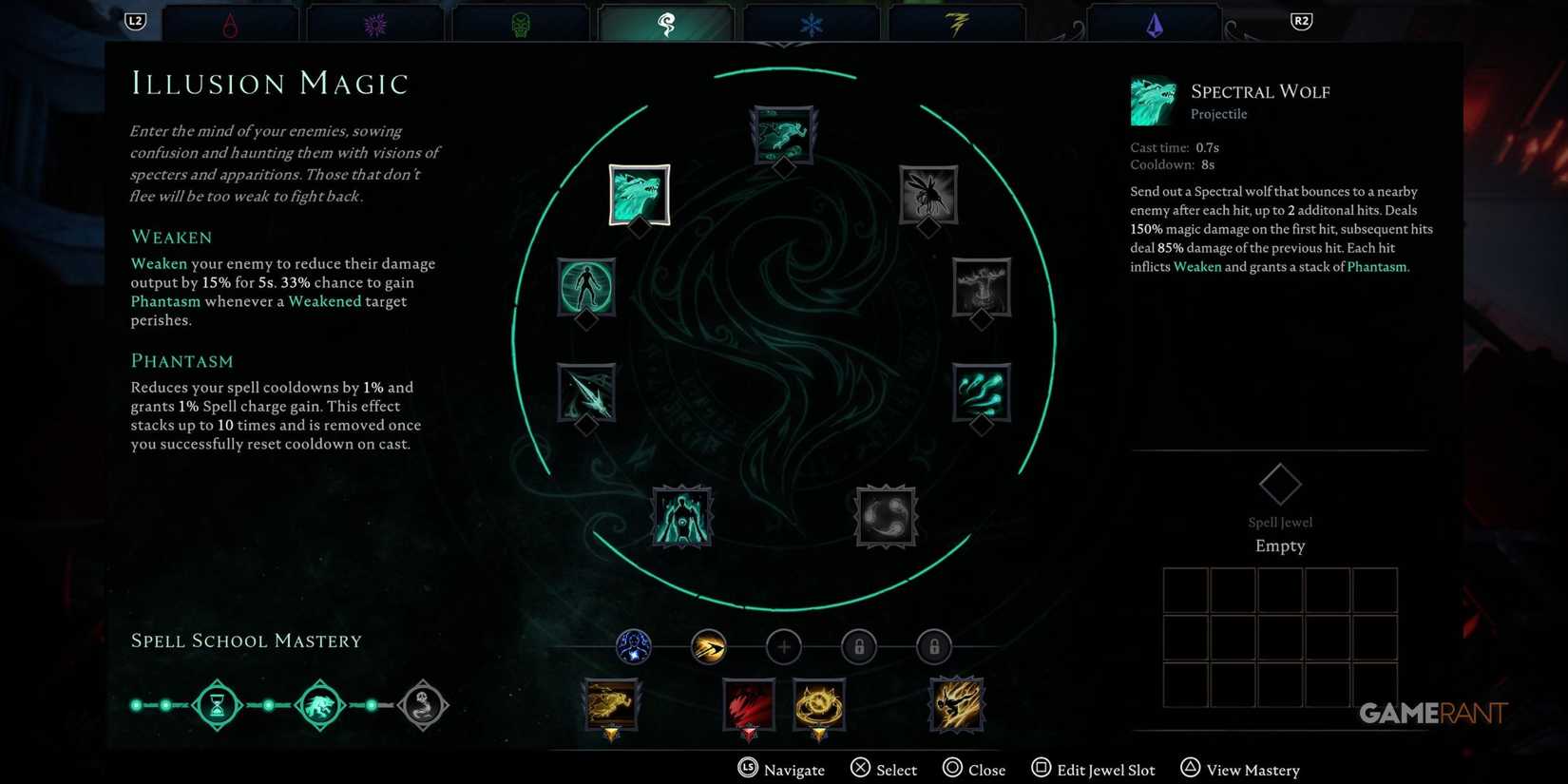Switch to the snowflake magic tab
1568x784 pixels.
(811, 21)
